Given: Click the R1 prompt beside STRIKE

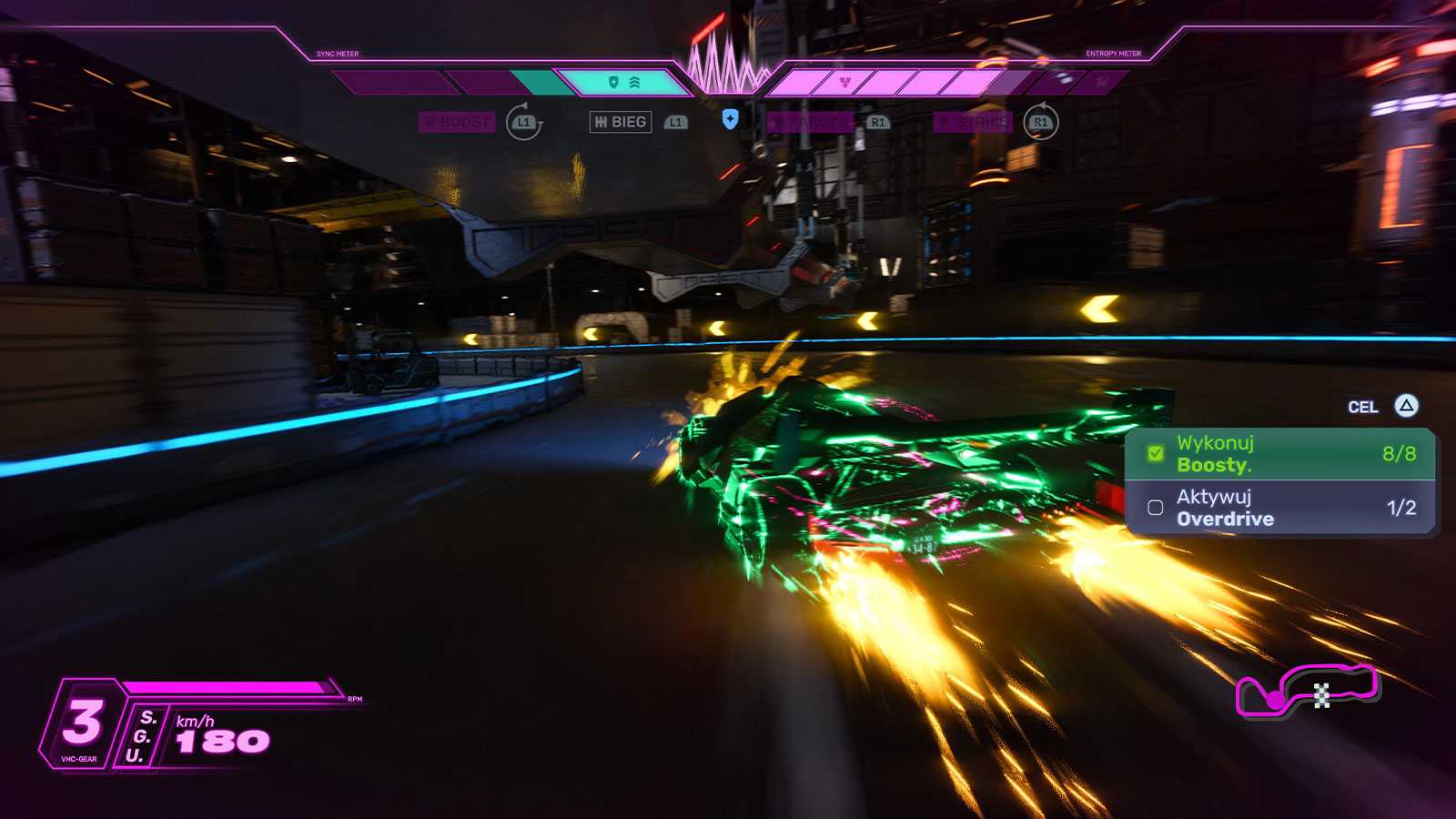Looking at the screenshot, I should coord(1040,121).
